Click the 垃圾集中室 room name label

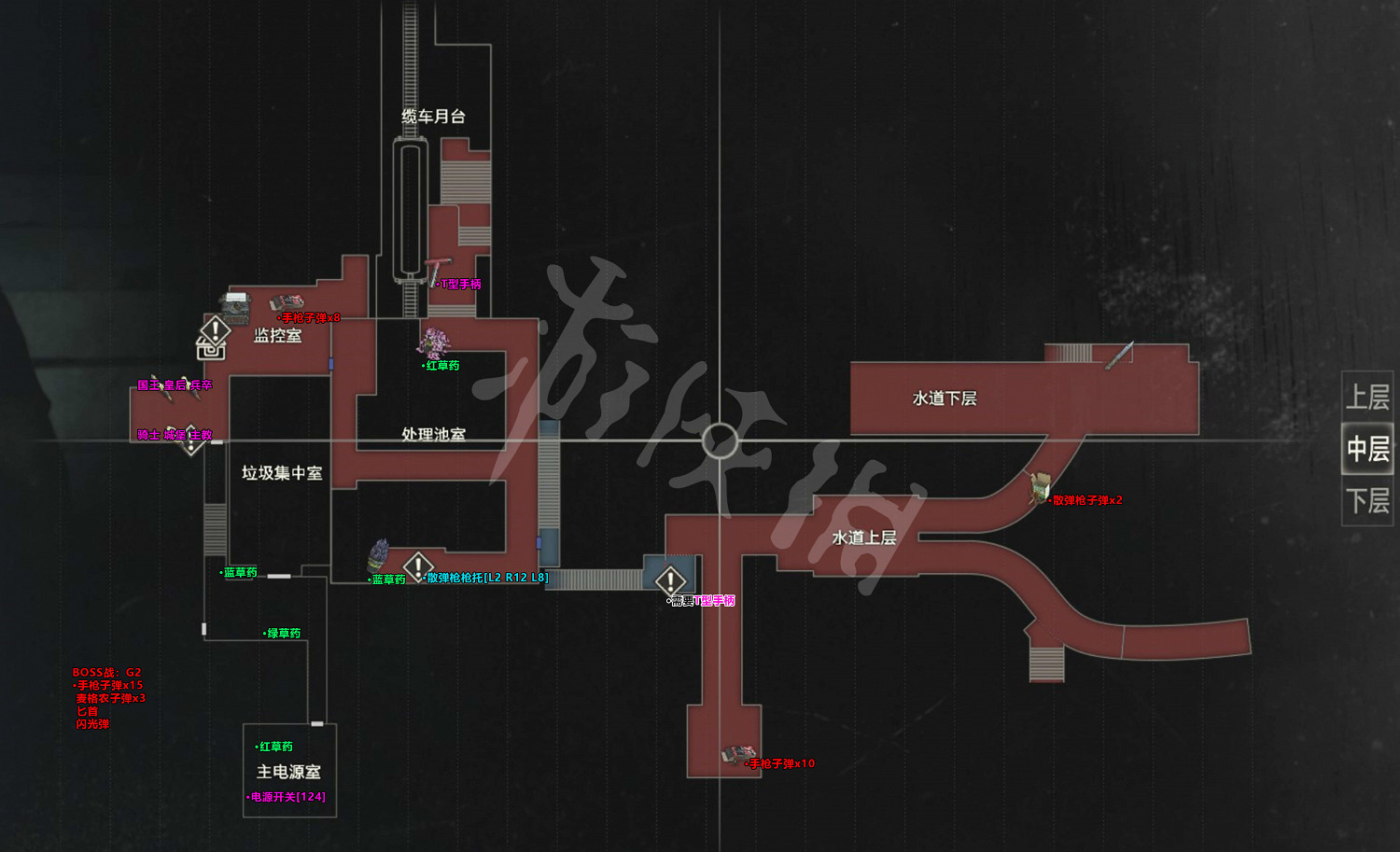[282, 473]
